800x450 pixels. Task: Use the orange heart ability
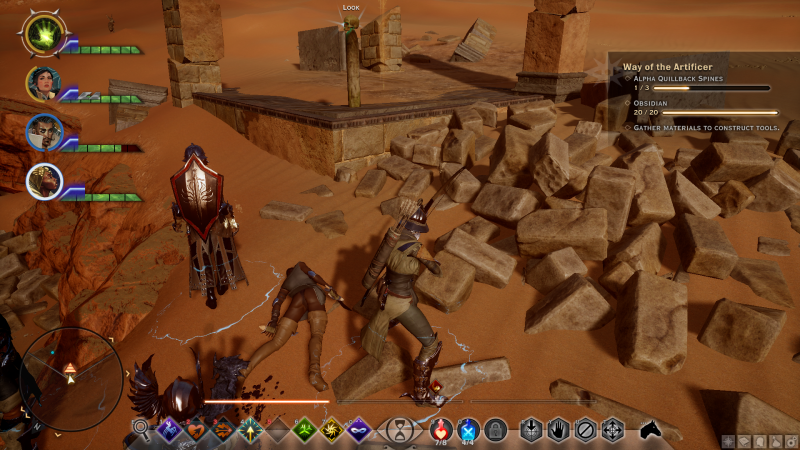(195, 431)
